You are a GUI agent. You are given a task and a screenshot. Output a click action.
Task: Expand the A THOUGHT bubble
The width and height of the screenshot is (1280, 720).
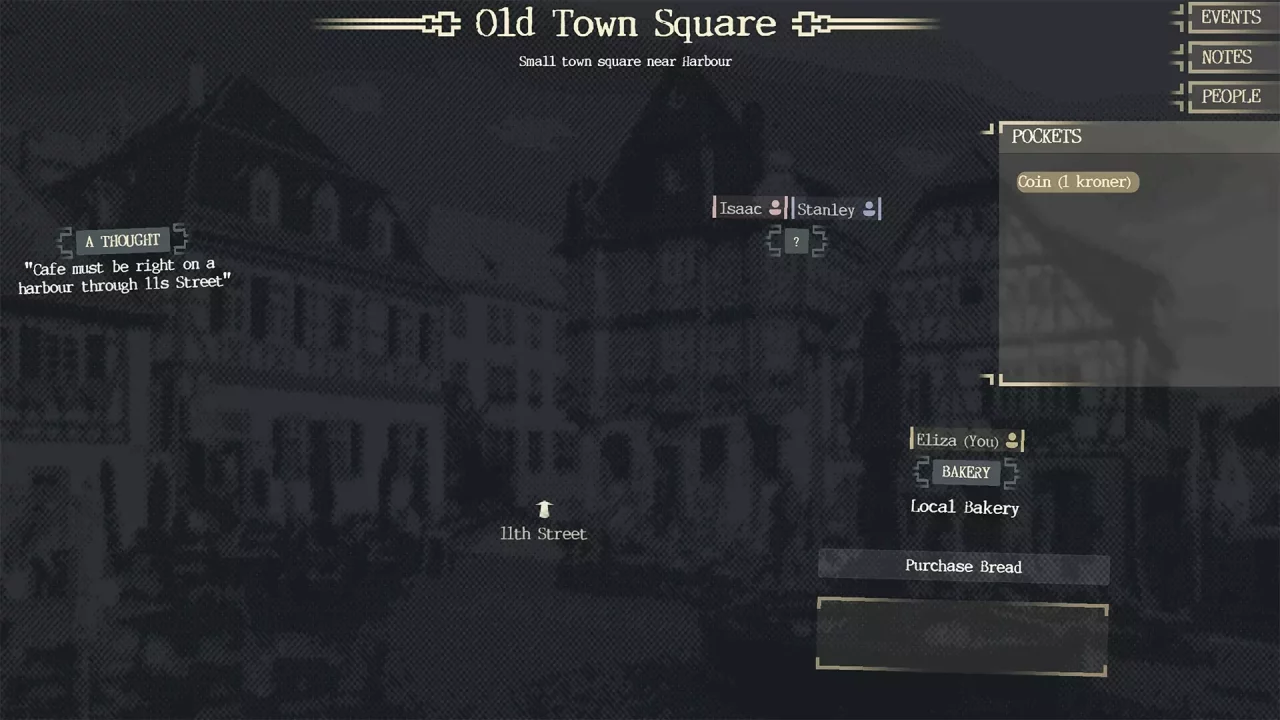(121, 240)
